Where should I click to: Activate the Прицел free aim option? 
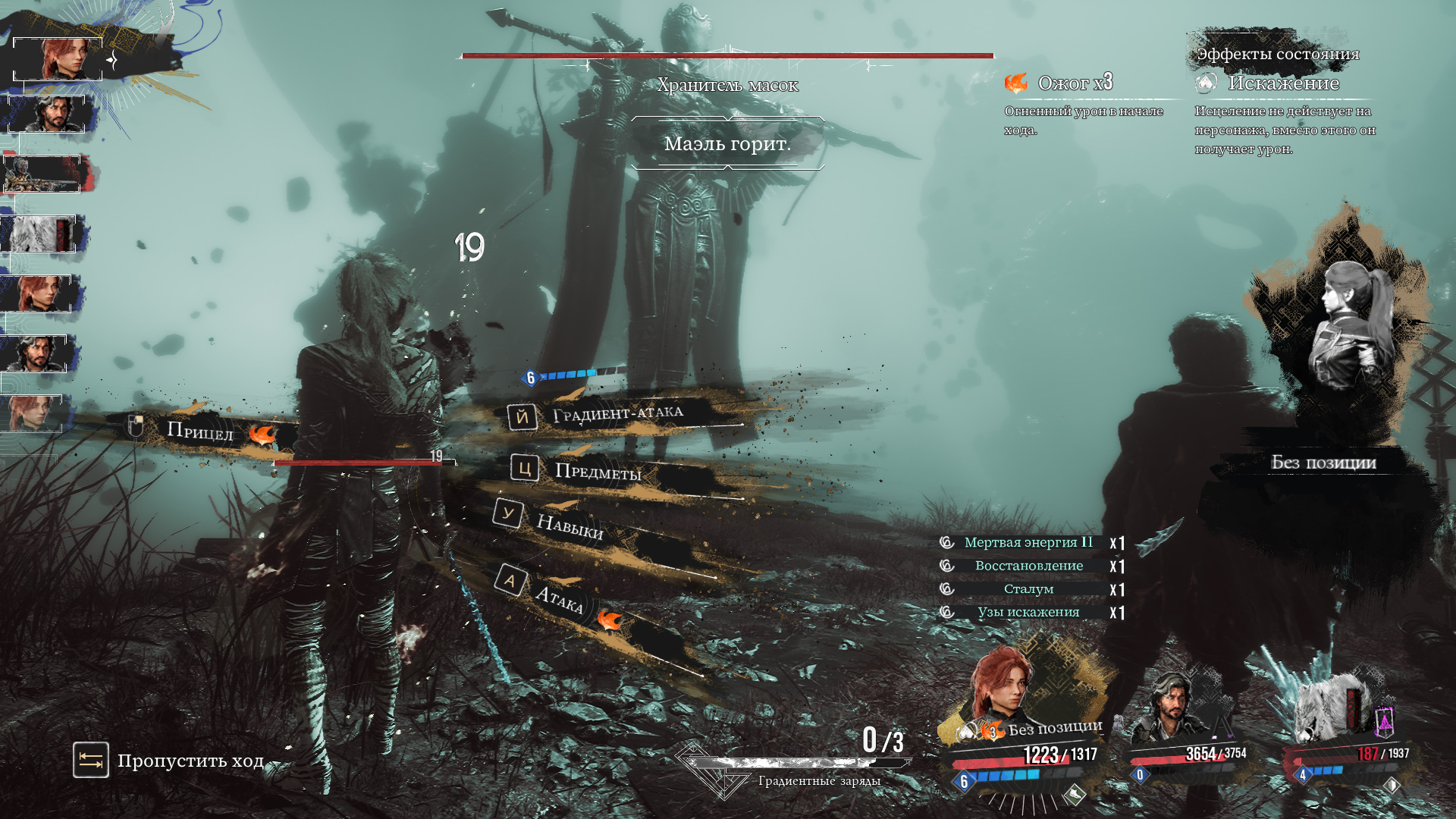199,431
